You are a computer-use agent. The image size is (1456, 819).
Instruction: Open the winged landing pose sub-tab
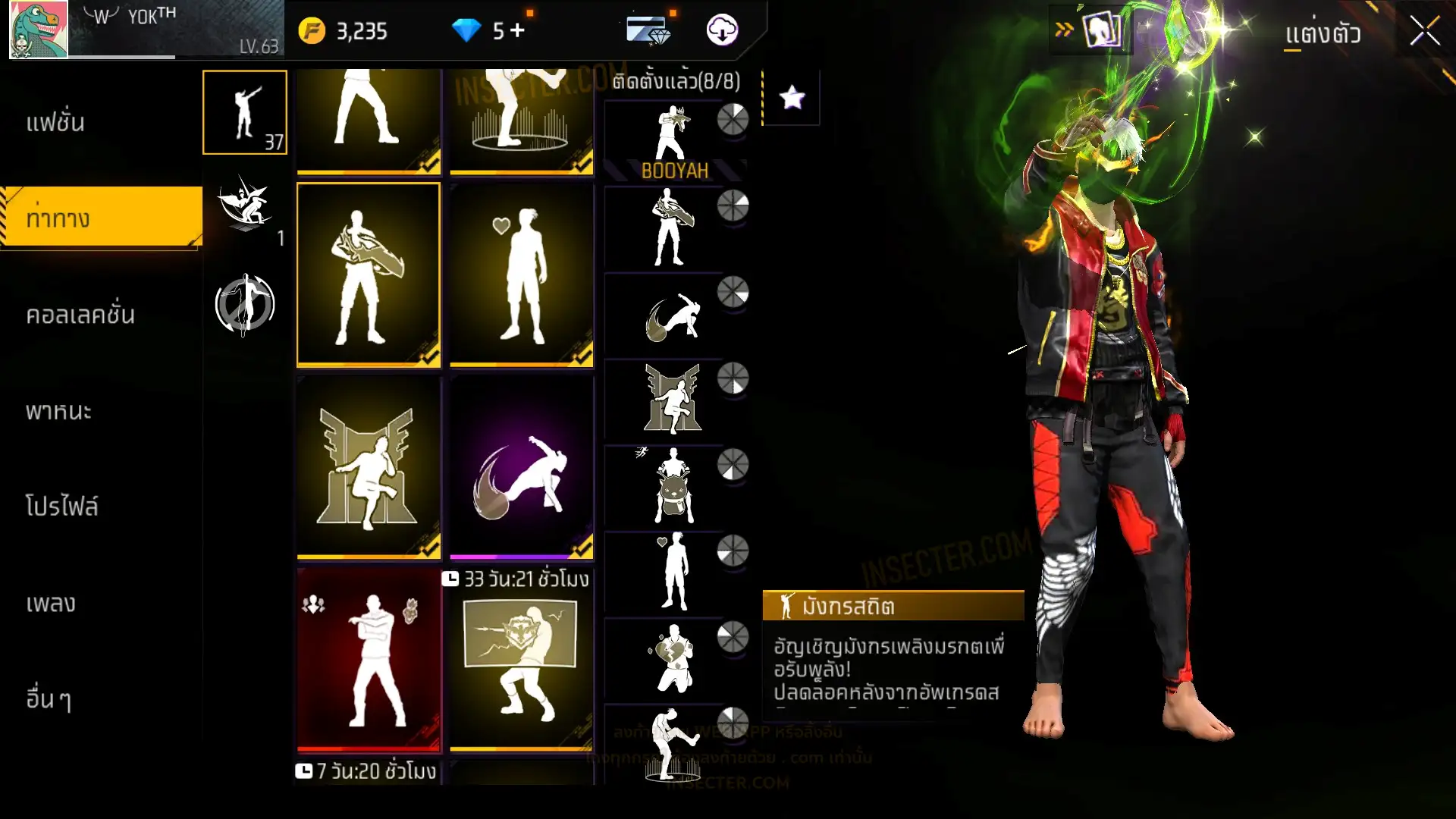click(245, 208)
